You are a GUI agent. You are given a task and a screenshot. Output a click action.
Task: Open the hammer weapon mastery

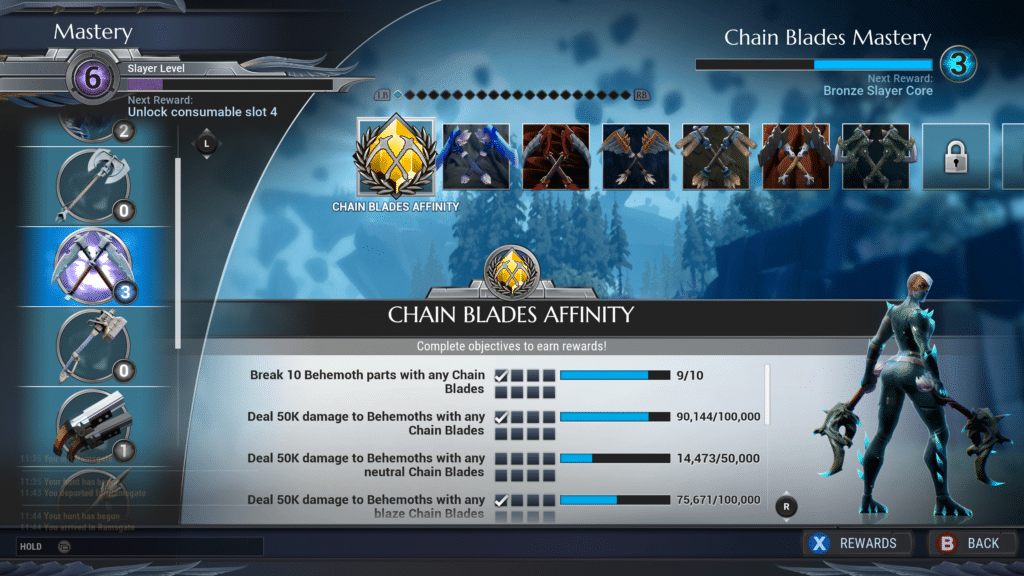click(x=92, y=345)
